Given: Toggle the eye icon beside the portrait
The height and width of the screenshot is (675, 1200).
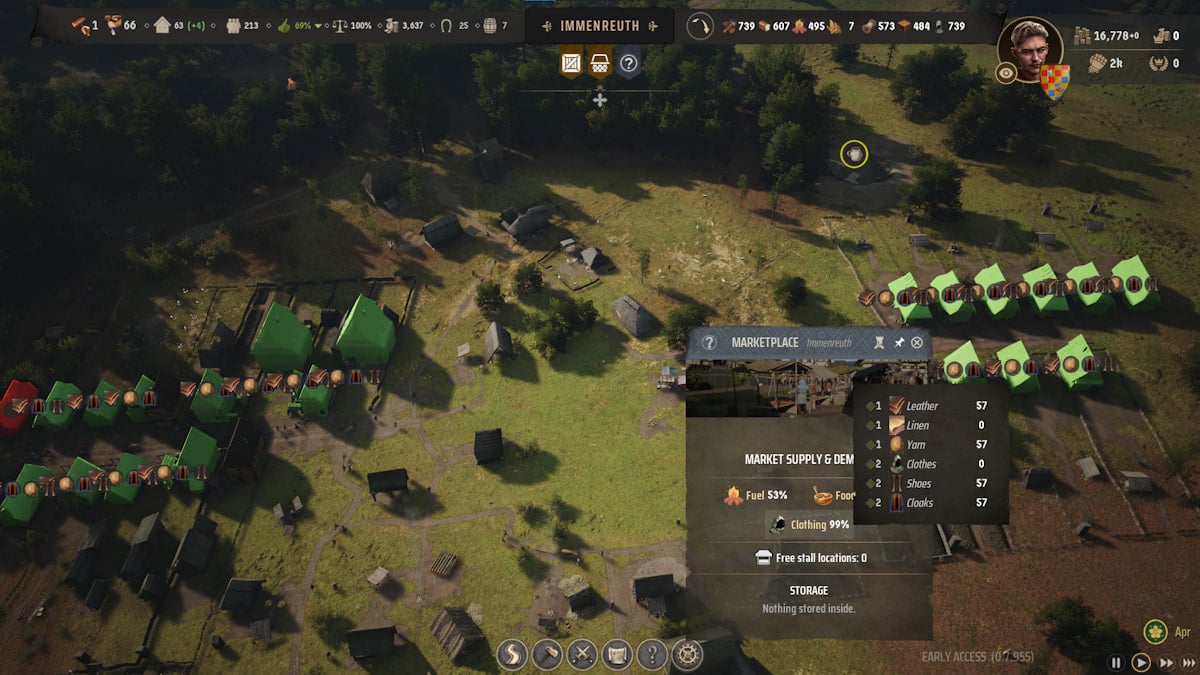Looking at the screenshot, I should 1007,73.
